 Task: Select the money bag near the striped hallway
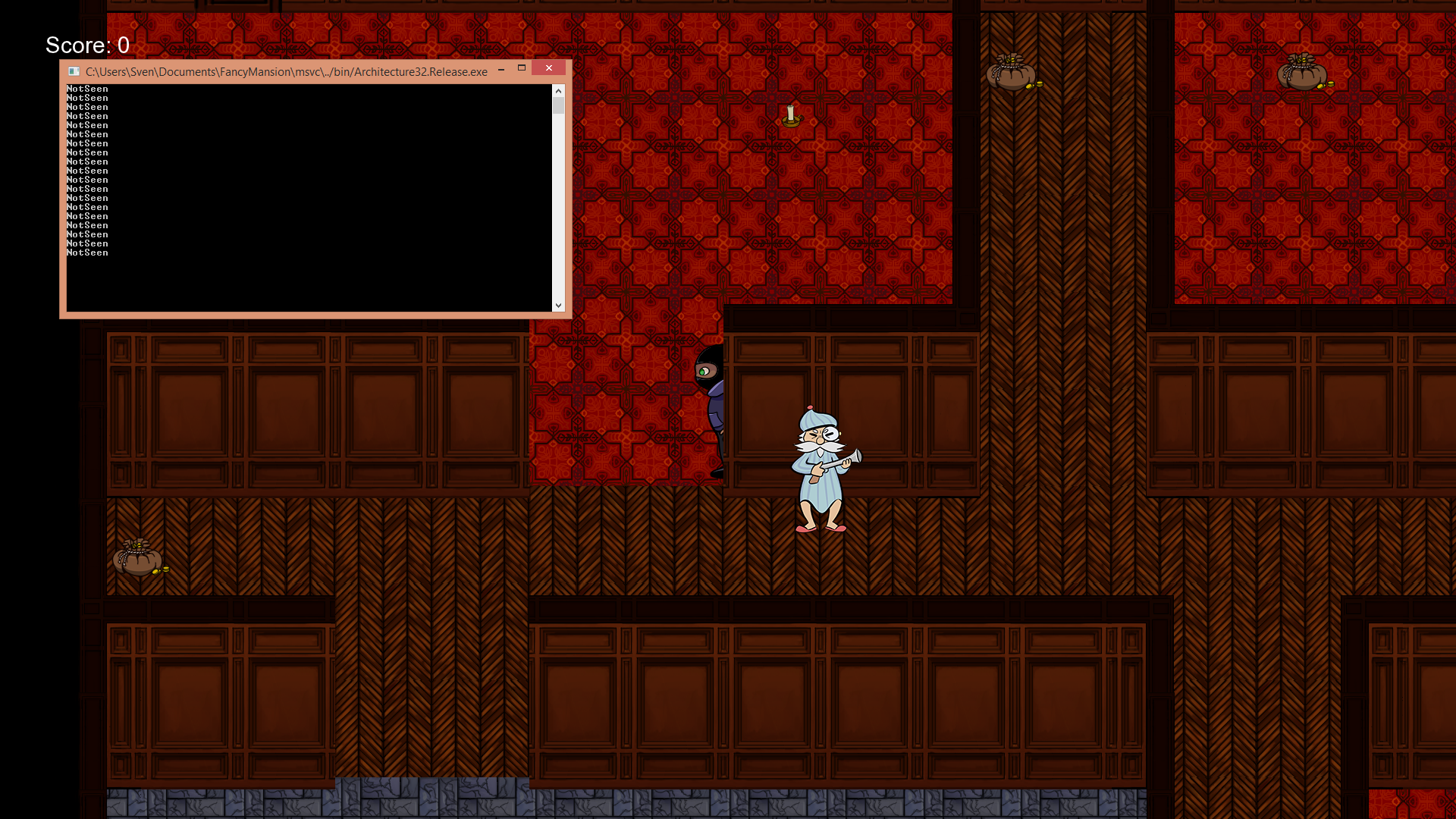(1012, 76)
